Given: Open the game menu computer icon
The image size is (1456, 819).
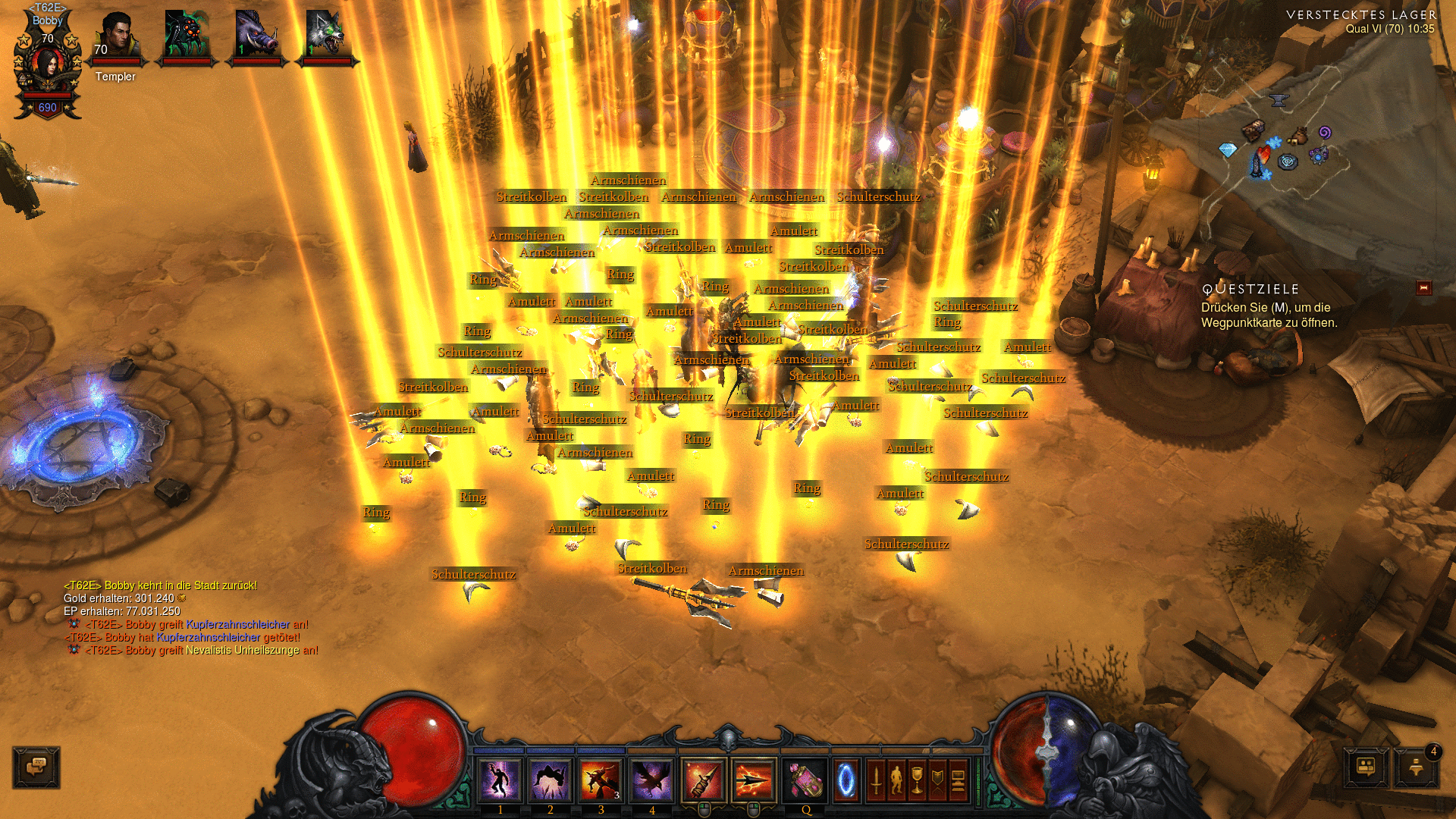Looking at the screenshot, I should click(x=958, y=780).
